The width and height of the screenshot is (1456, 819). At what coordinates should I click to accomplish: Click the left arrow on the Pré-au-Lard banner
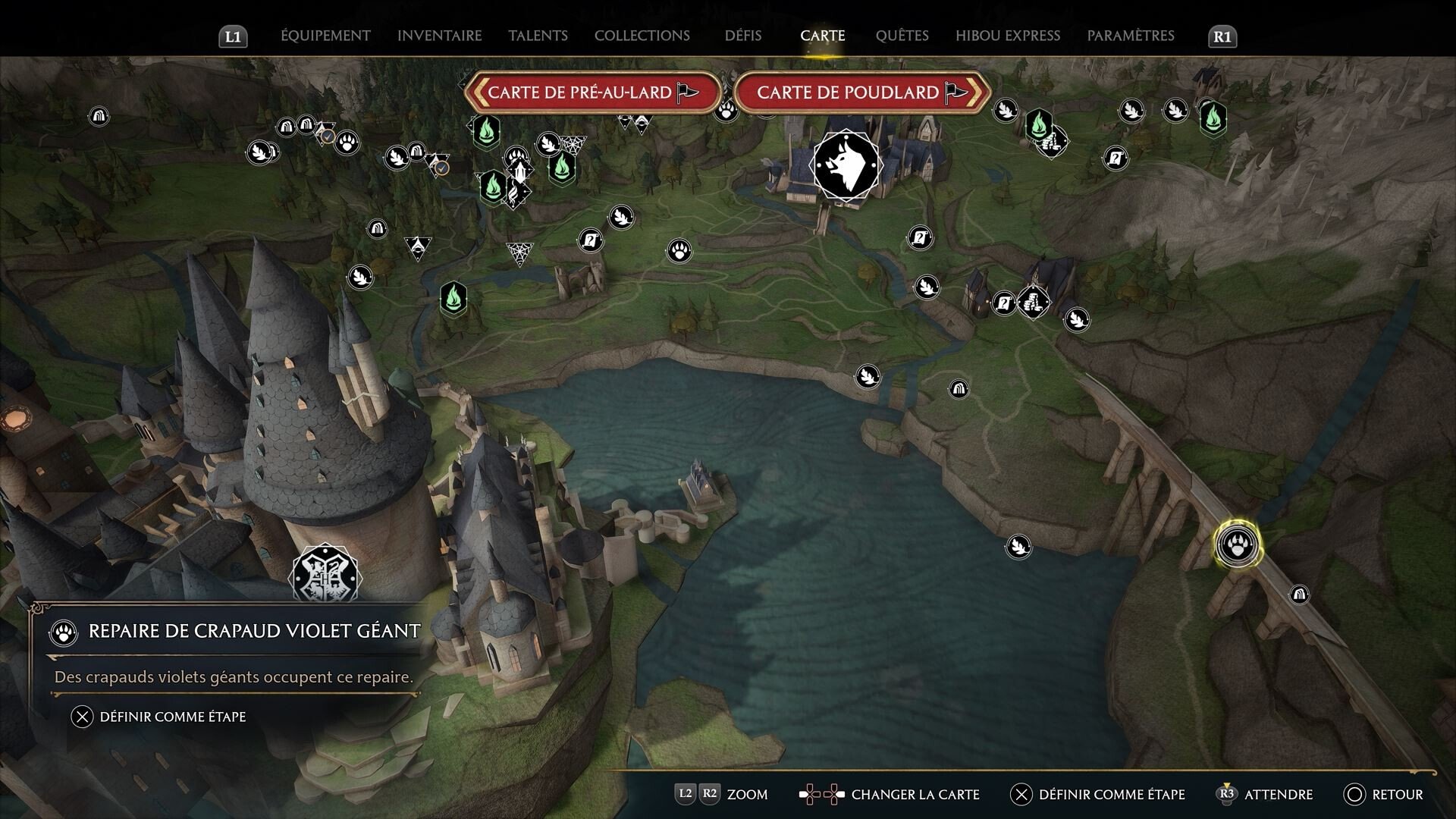coord(481,92)
